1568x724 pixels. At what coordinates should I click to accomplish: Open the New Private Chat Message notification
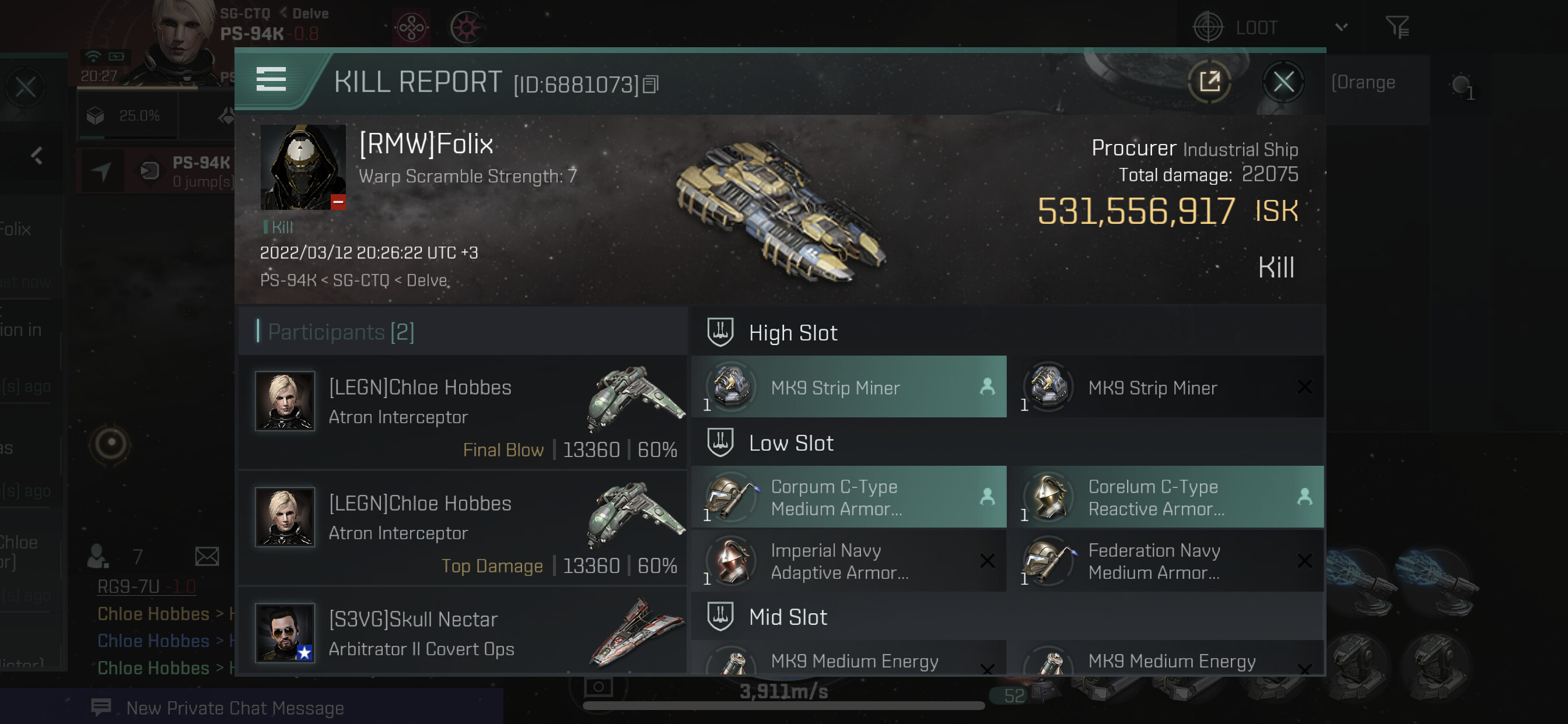[x=235, y=708]
